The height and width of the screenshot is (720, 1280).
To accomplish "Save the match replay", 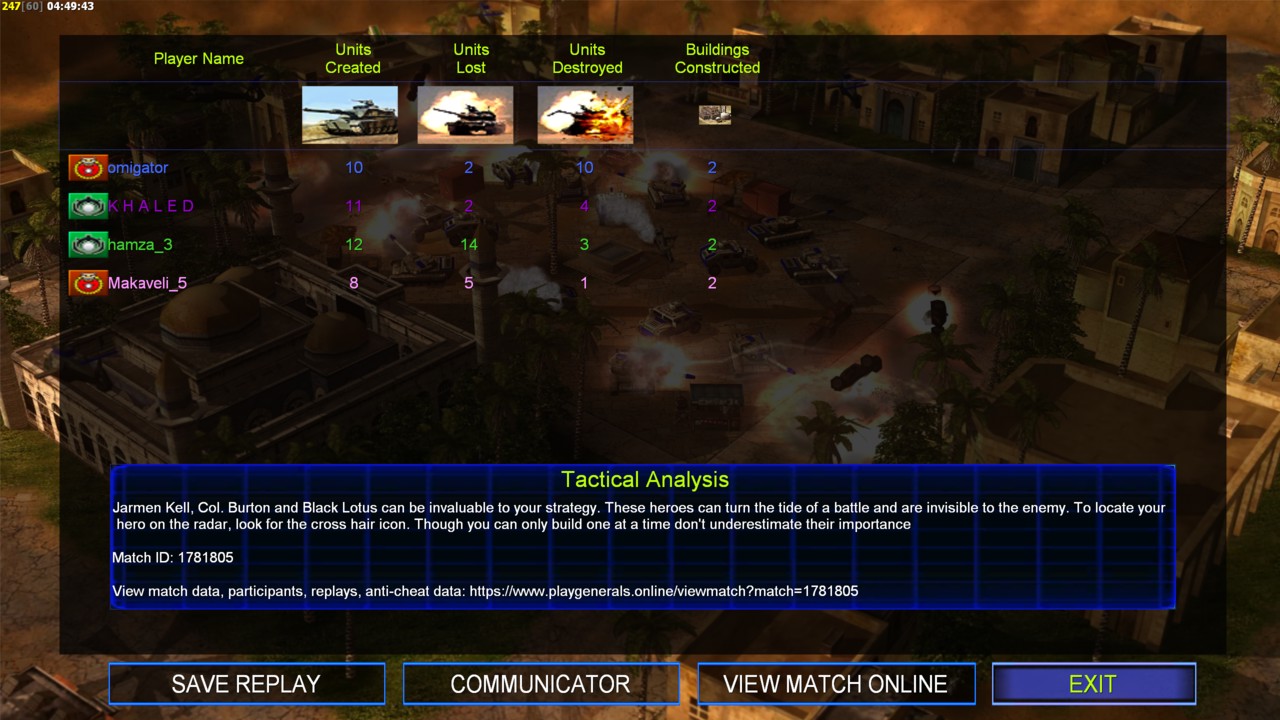I will [246, 684].
